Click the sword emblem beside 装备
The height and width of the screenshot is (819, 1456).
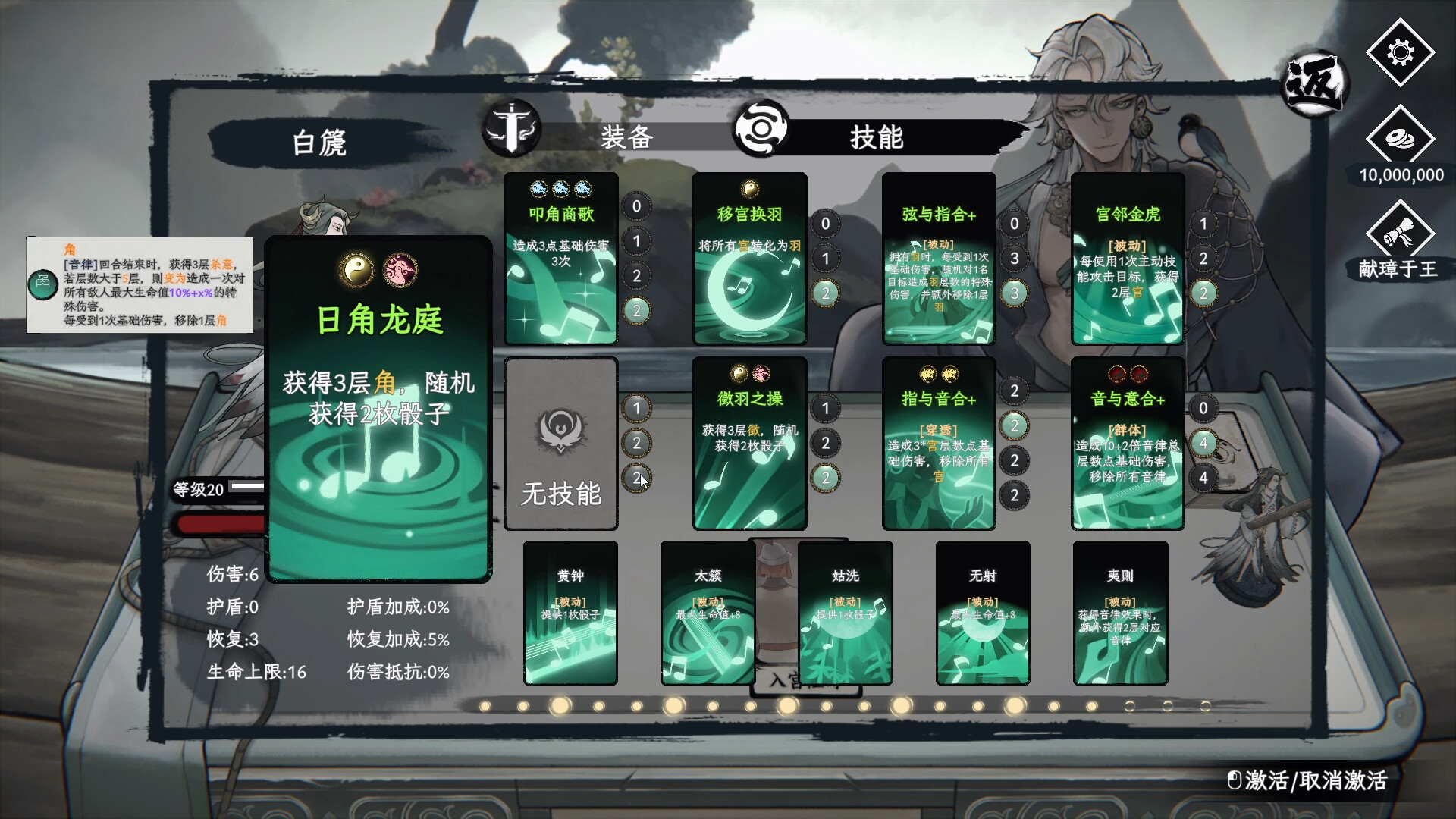(x=513, y=130)
